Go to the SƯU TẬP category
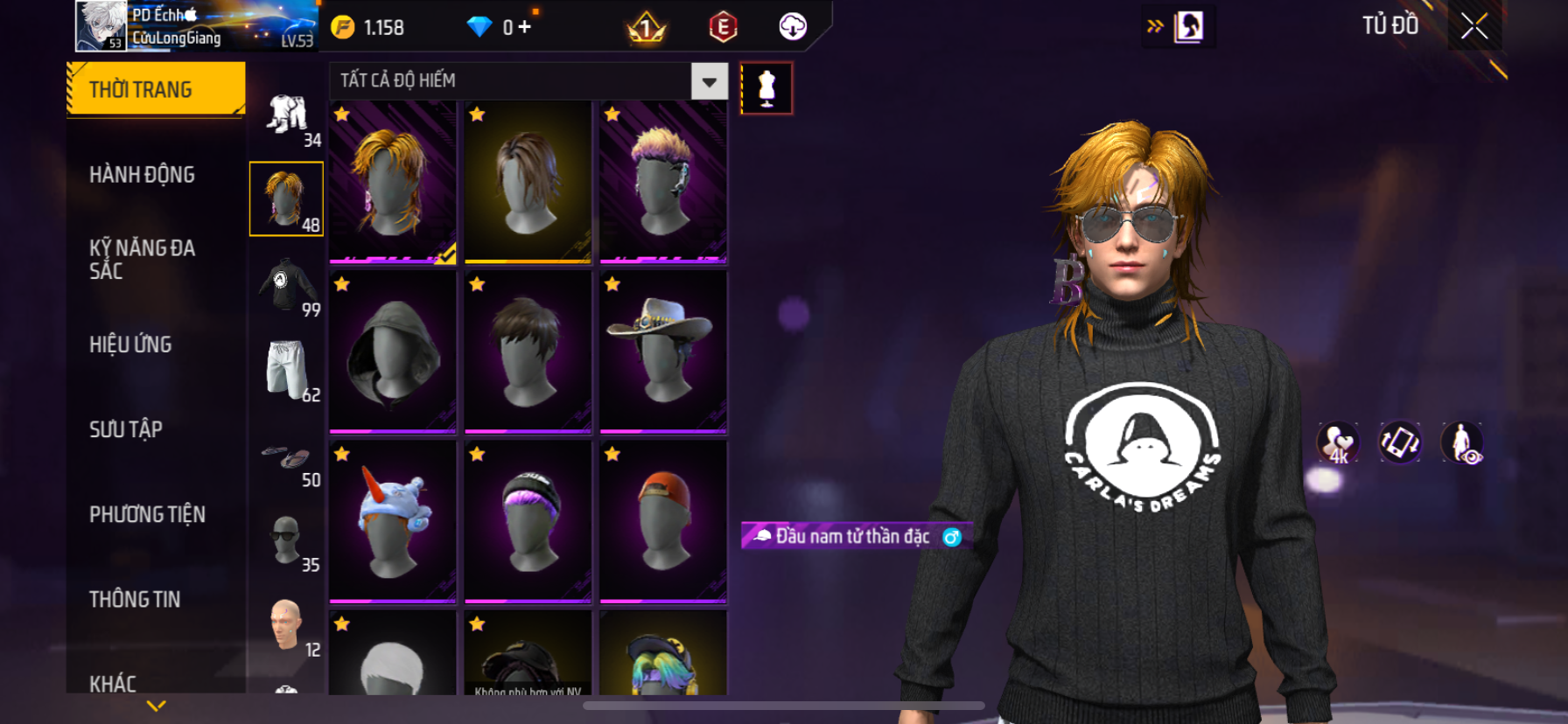The height and width of the screenshot is (724, 1568). [x=126, y=429]
